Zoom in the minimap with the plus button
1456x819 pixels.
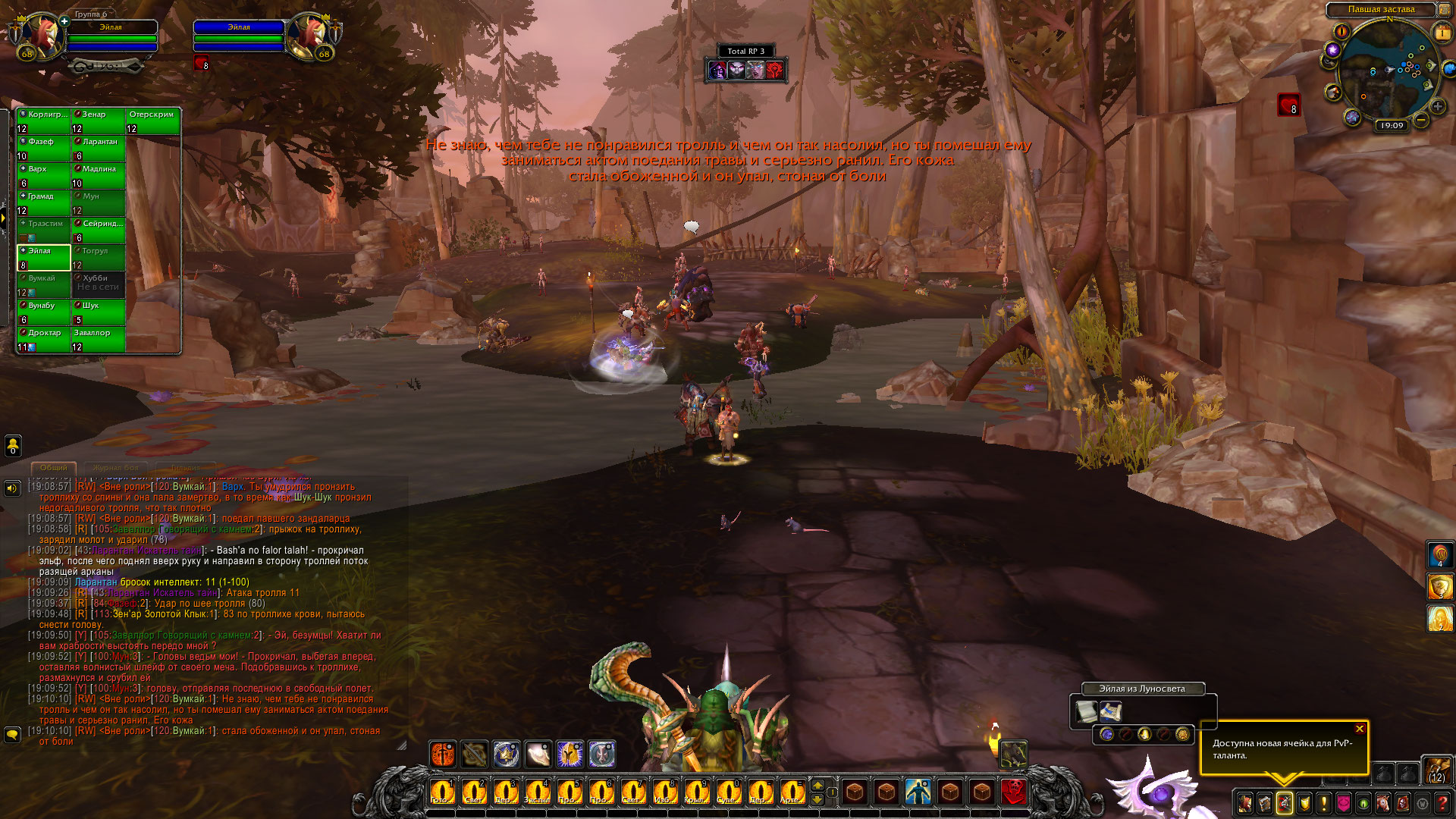(x=1438, y=106)
